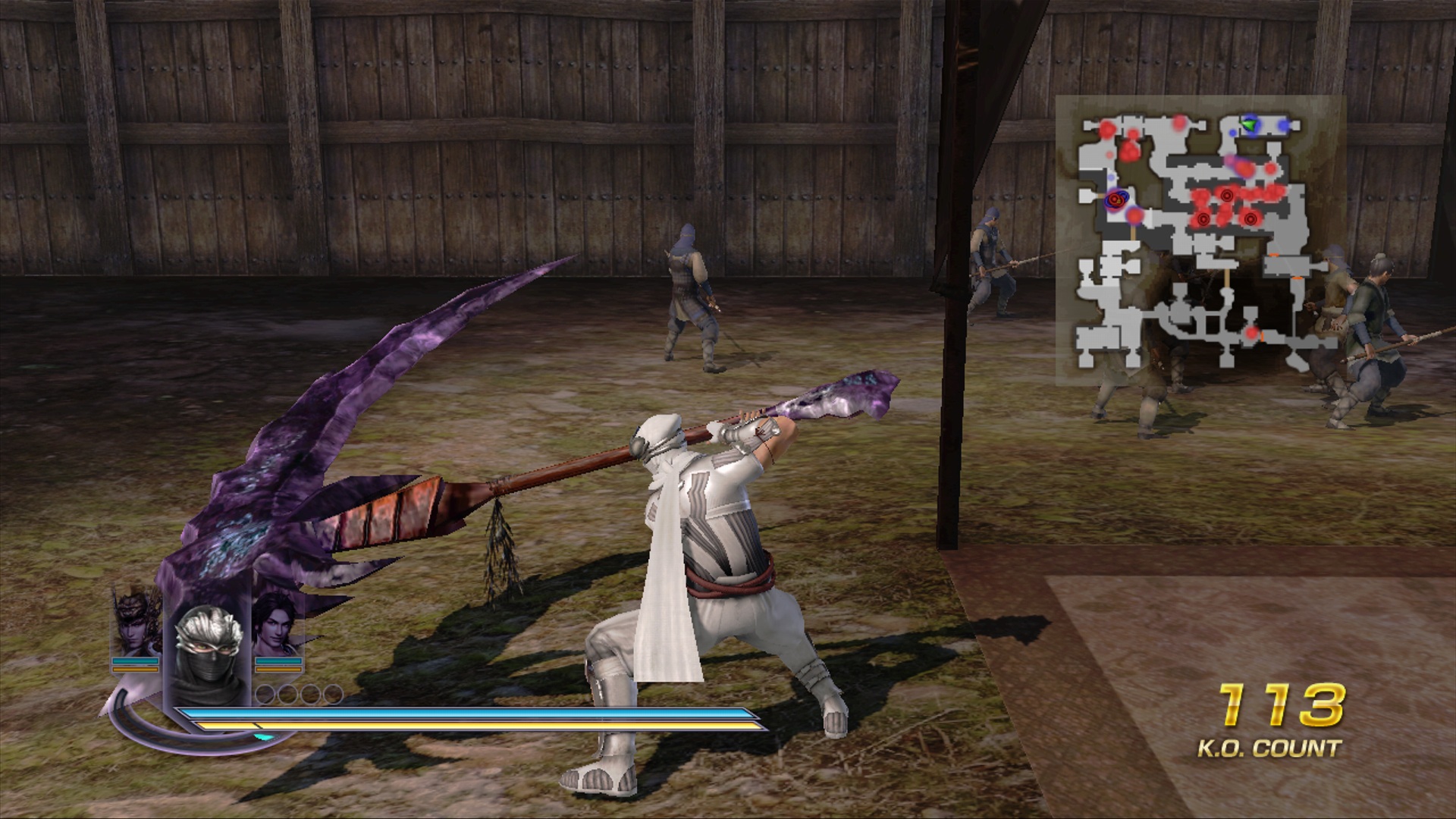This screenshot has height=819, width=1456.
Task: Switch to the horned purple character portrait
Action: click(x=136, y=622)
